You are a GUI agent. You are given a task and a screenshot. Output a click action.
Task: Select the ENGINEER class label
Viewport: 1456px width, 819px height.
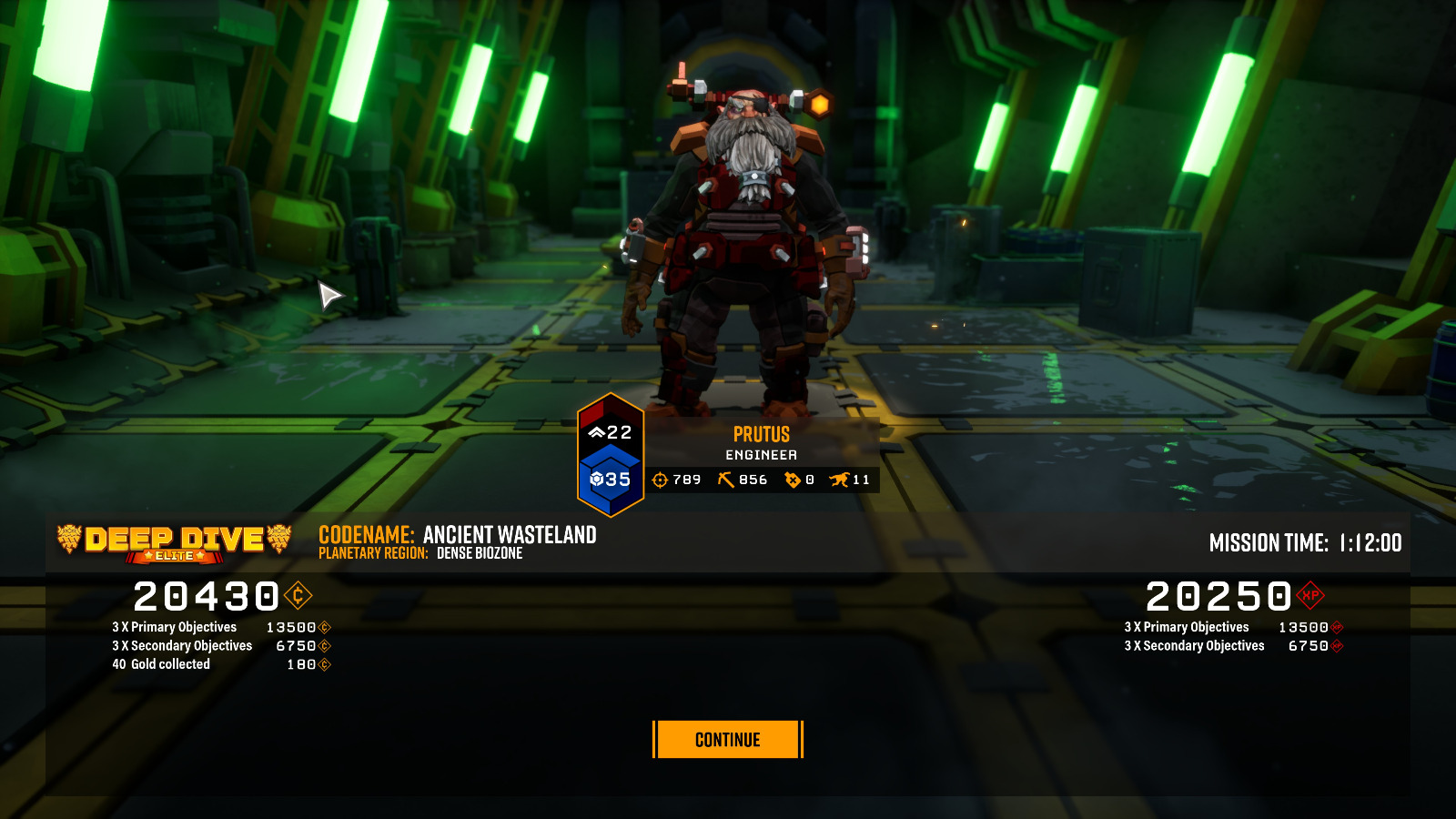pos(763,453)
